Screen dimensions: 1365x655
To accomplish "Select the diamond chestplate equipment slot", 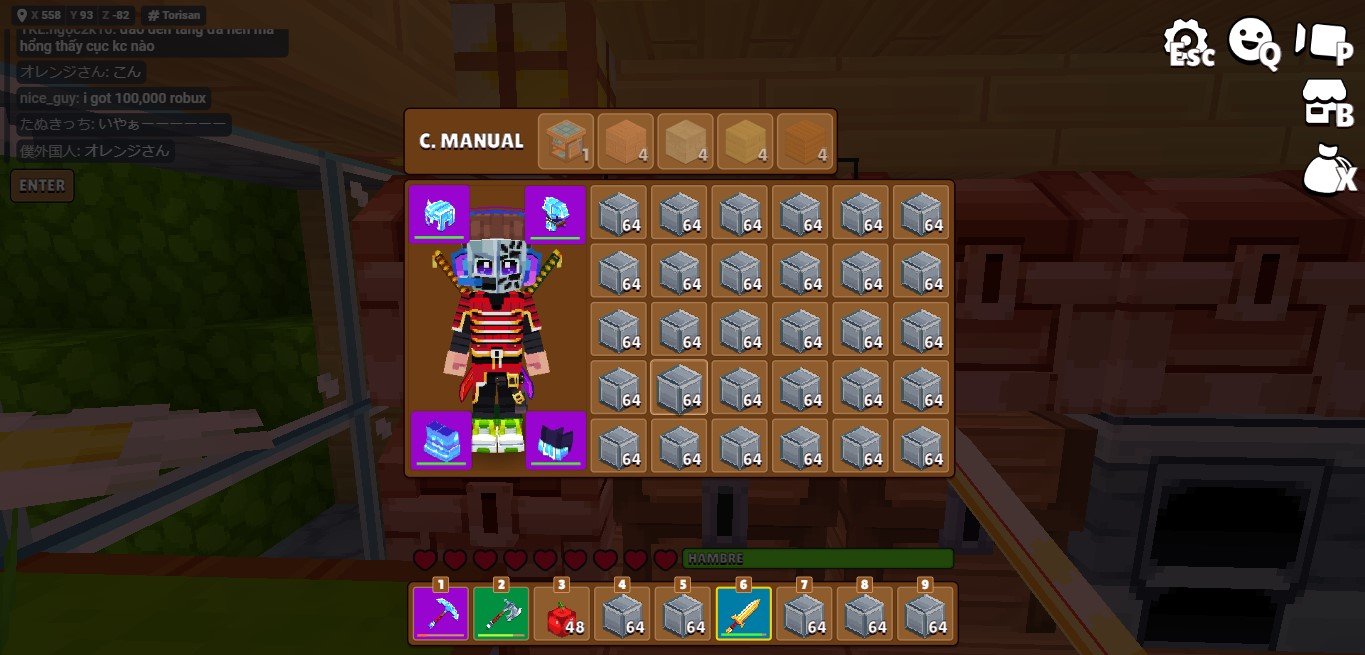I will point(555,214).
